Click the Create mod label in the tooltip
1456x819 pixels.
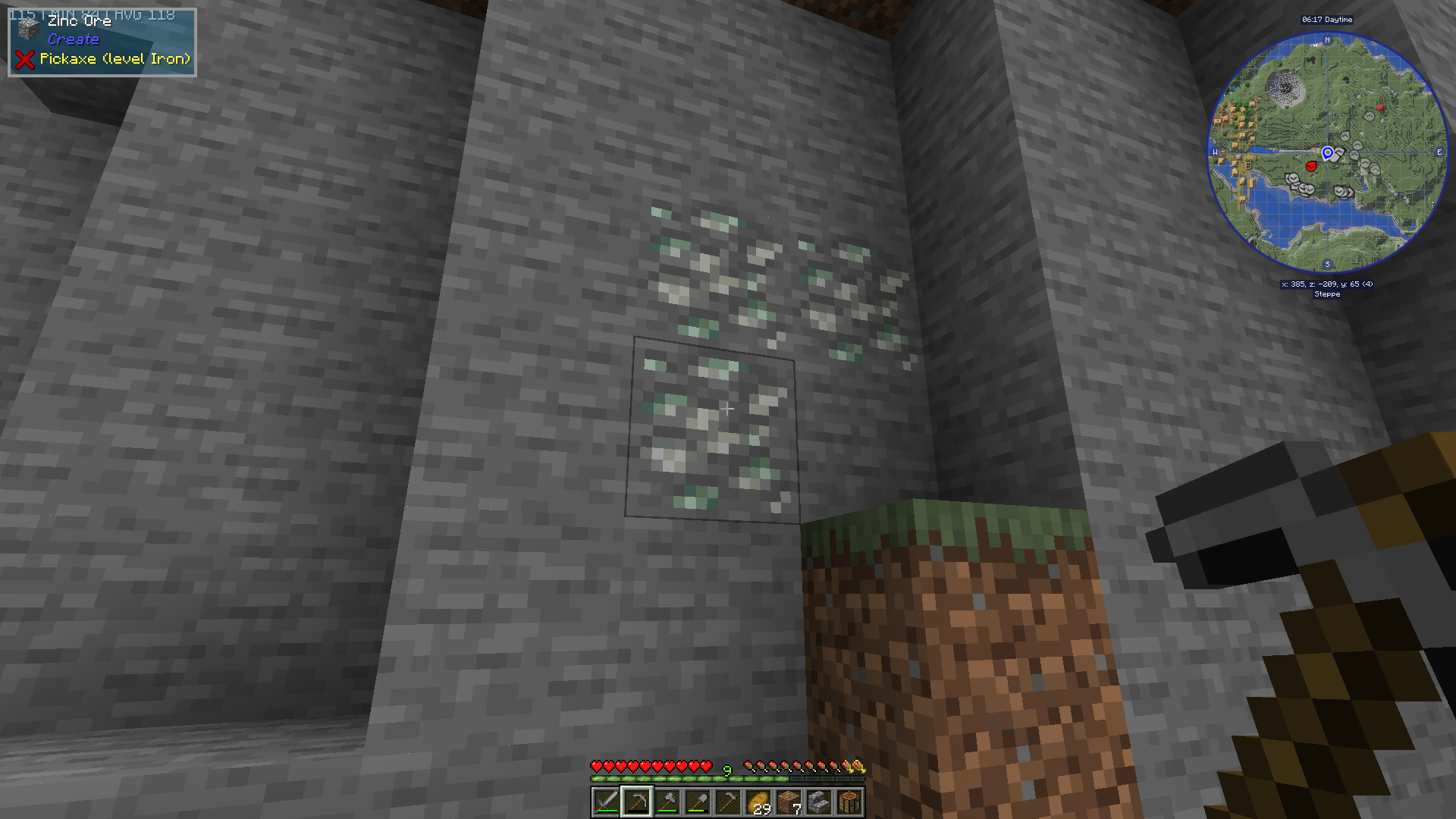pyautogui.click(x=74, y=39)
